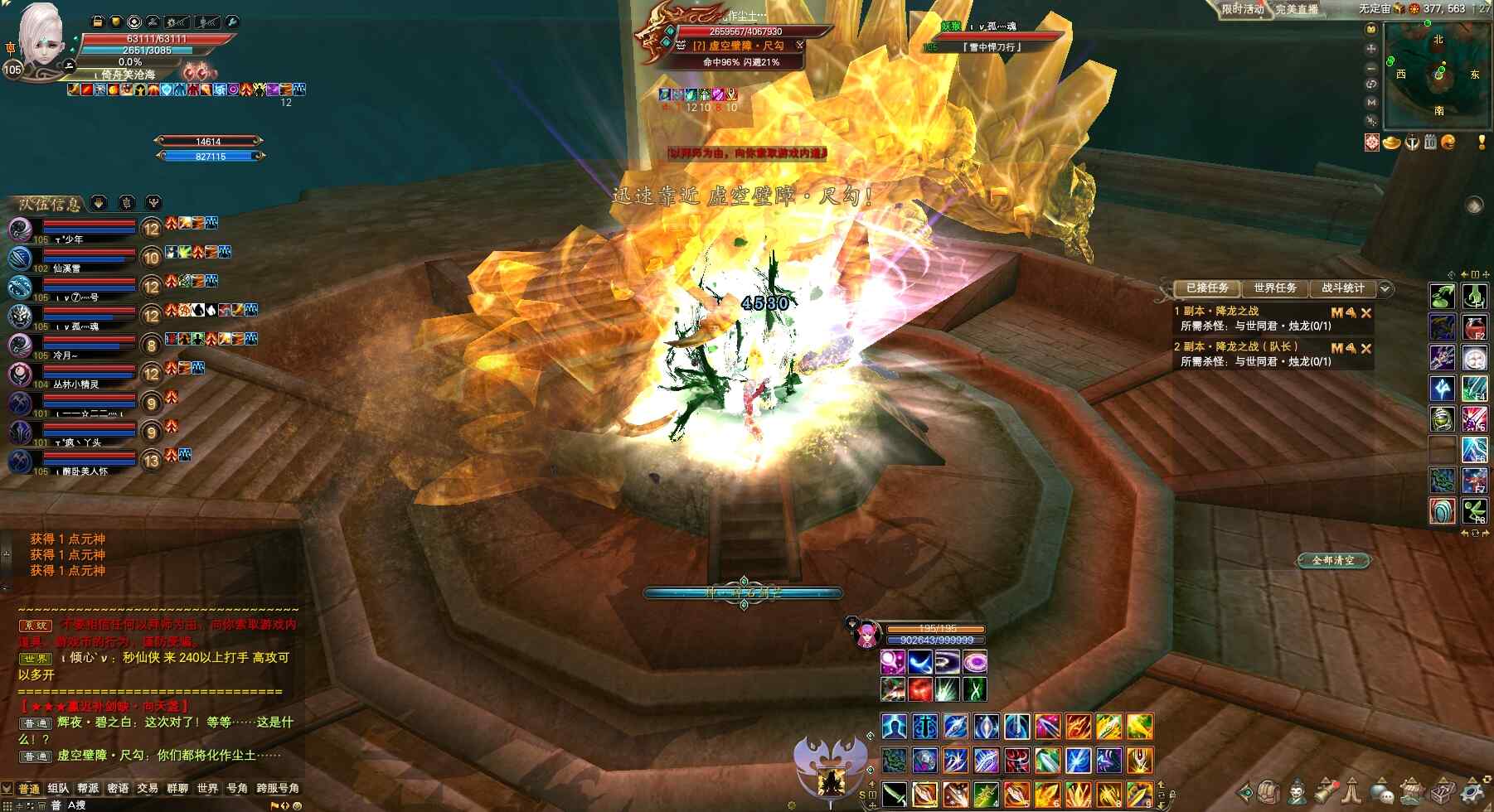Open the 限时活动 limited-time events button

point(1242,9)
